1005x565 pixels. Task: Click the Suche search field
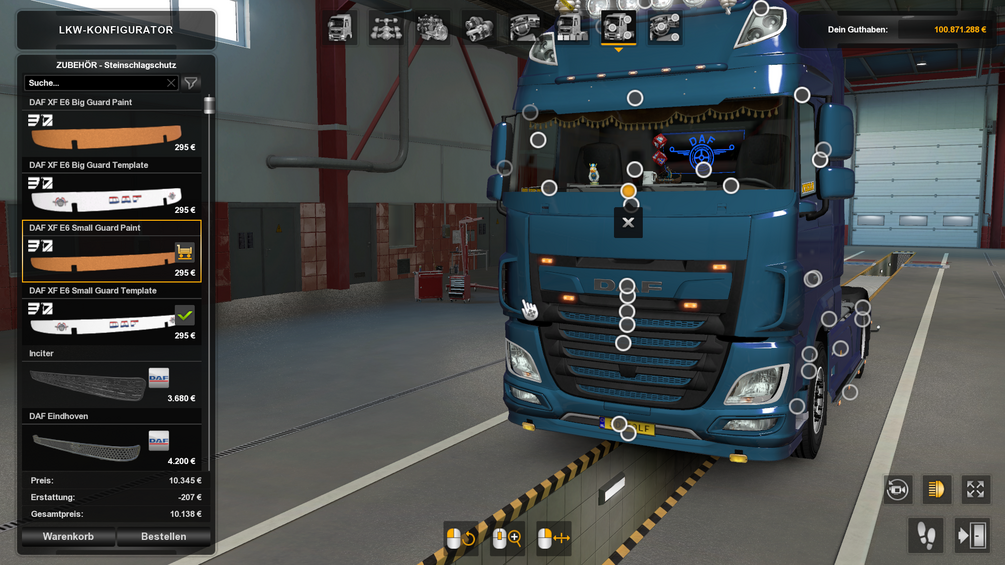[95, 83]
